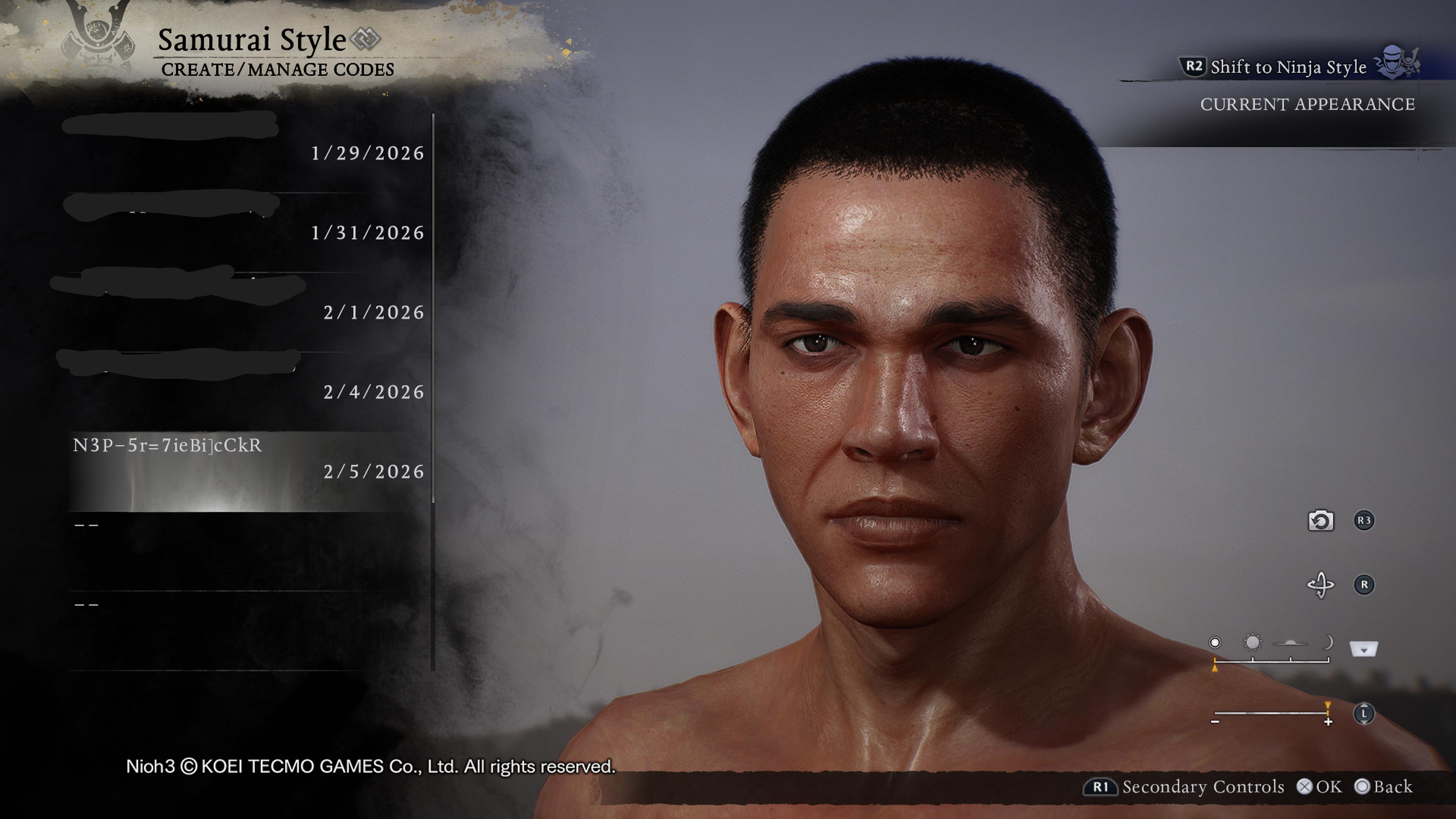The width and height of the screenshot is (1456, 819).
Task: Confirm with the OK button
Action: [1319, 787]
